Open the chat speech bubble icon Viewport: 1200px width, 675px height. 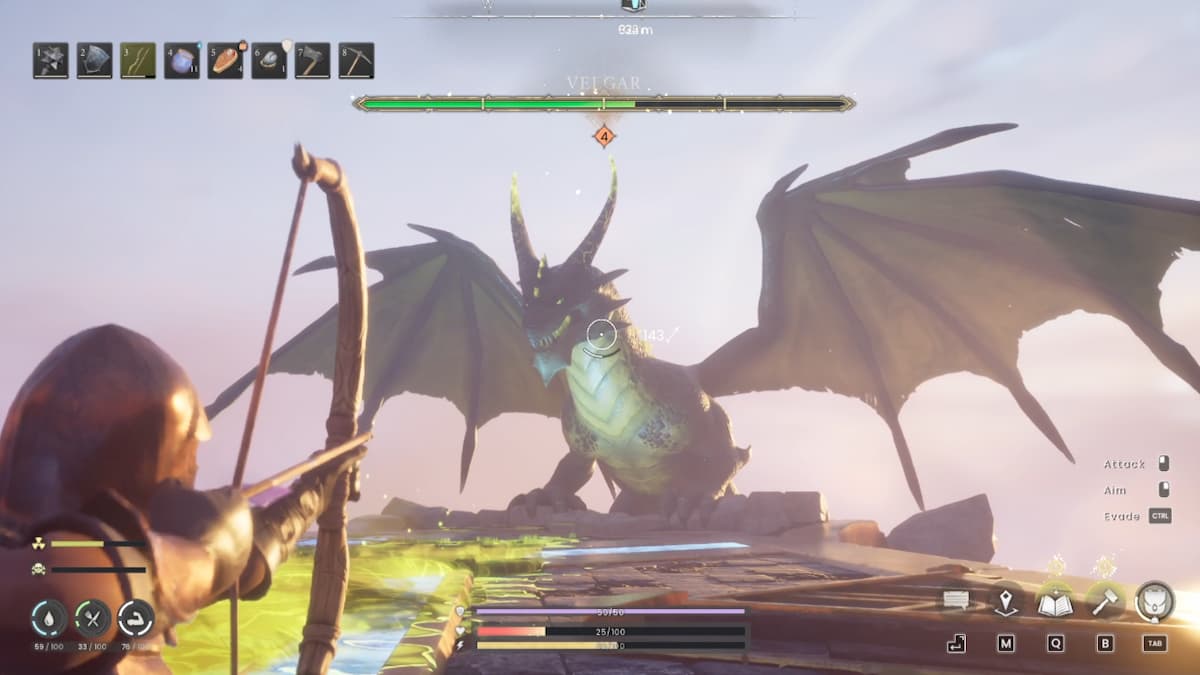[x=956, y=601]
